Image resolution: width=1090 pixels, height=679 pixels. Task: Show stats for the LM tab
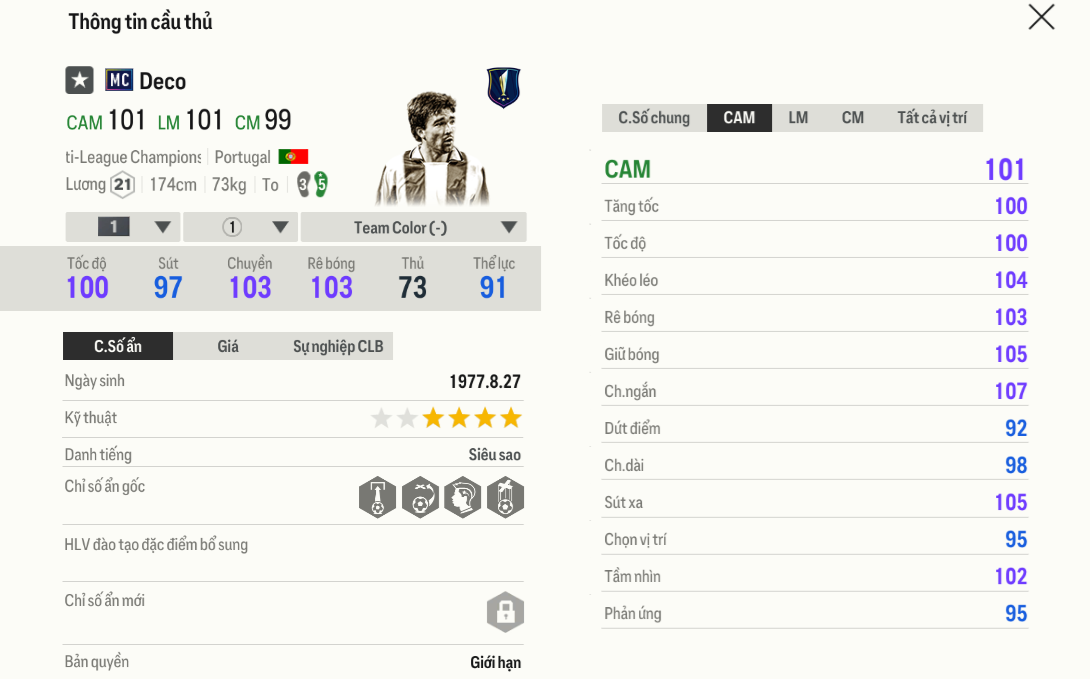[798, 118]
